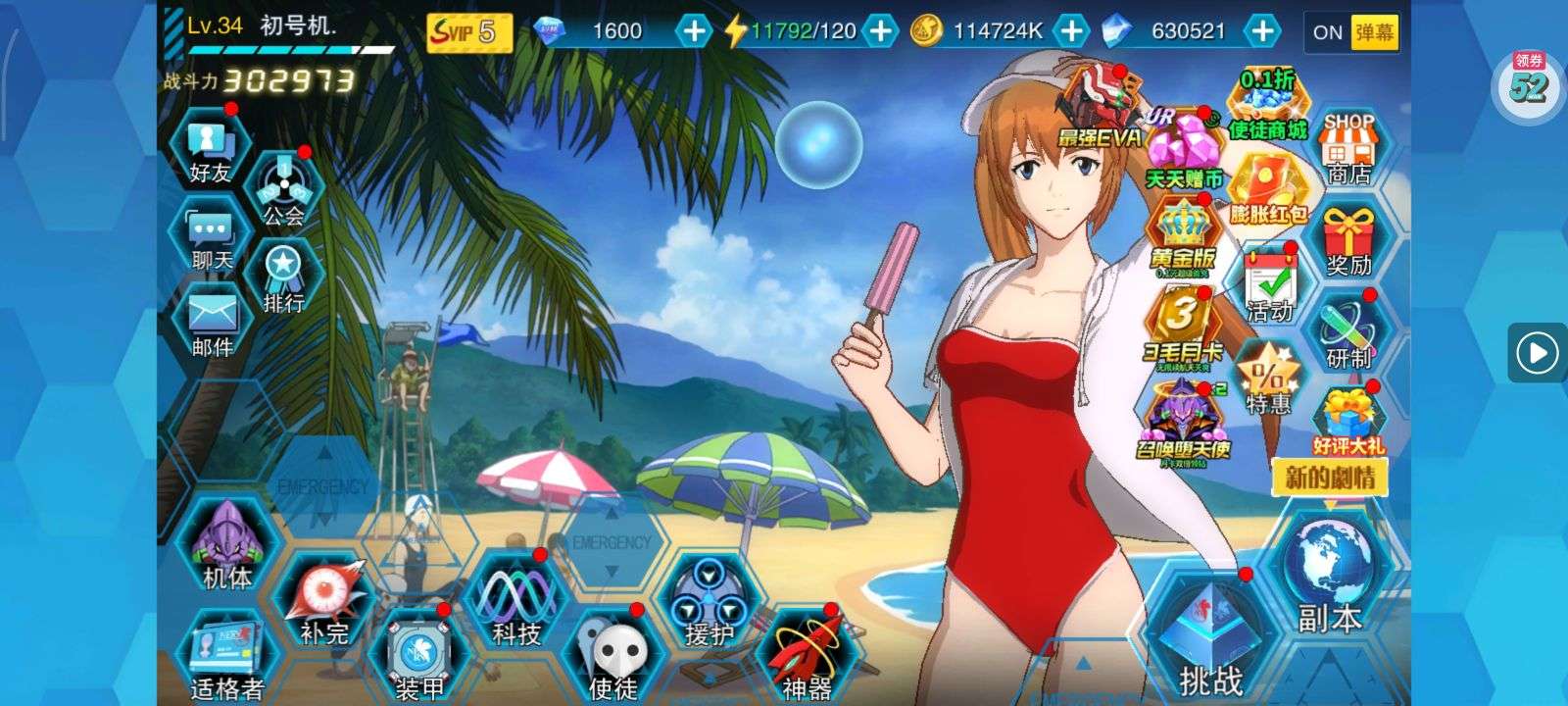Open the 使徒 angels menu
Screen dimensions: 1568x706
point(613,657)
